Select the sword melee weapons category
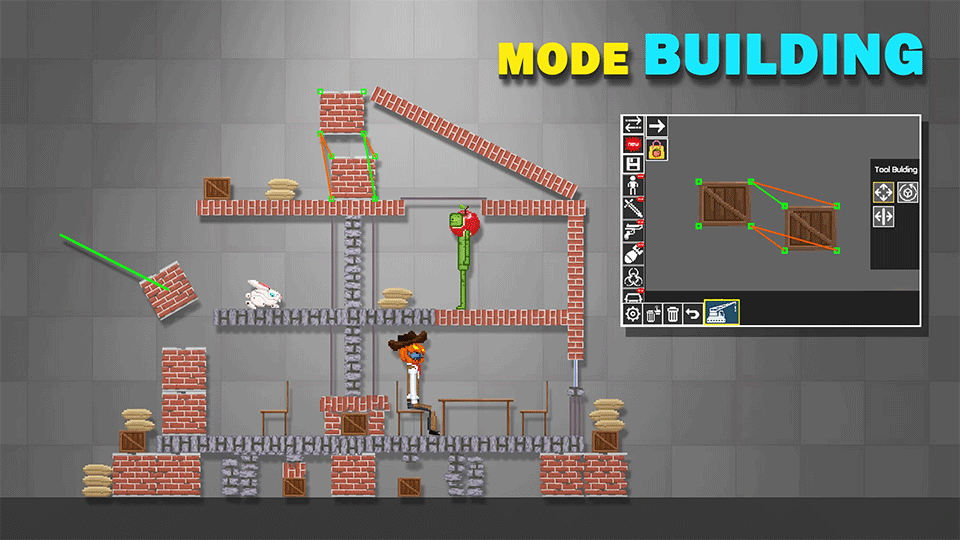 tap(632, 208)
